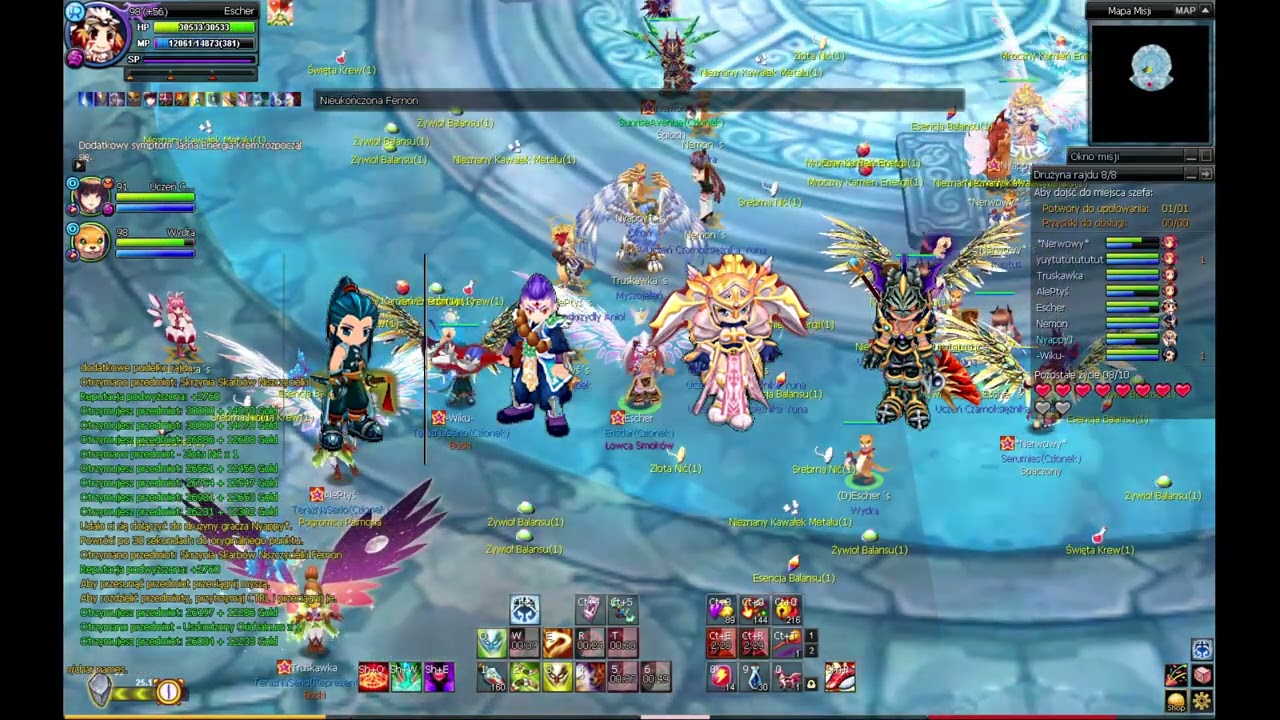Toggle the hotbar lock icon
The image size is (1280, 720).
[x=811, y=684]
